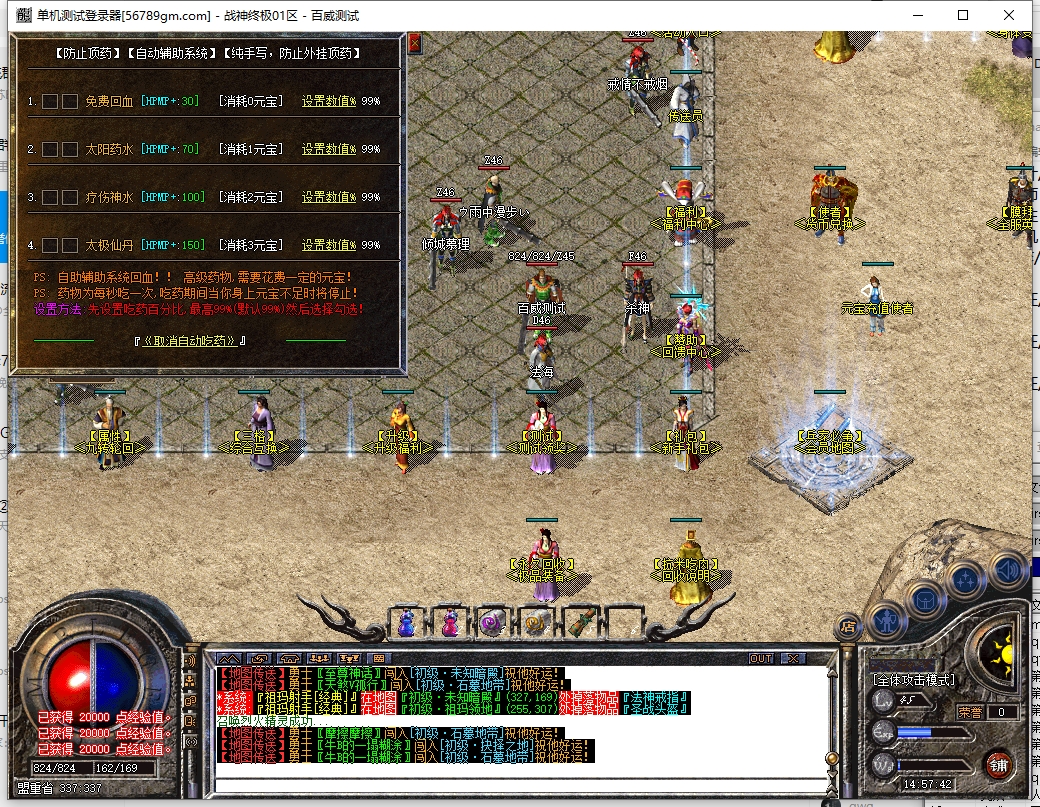Click the OUT button above the chat
The height and width of the screenshot is (807, 1040).
tap(761, 658)
